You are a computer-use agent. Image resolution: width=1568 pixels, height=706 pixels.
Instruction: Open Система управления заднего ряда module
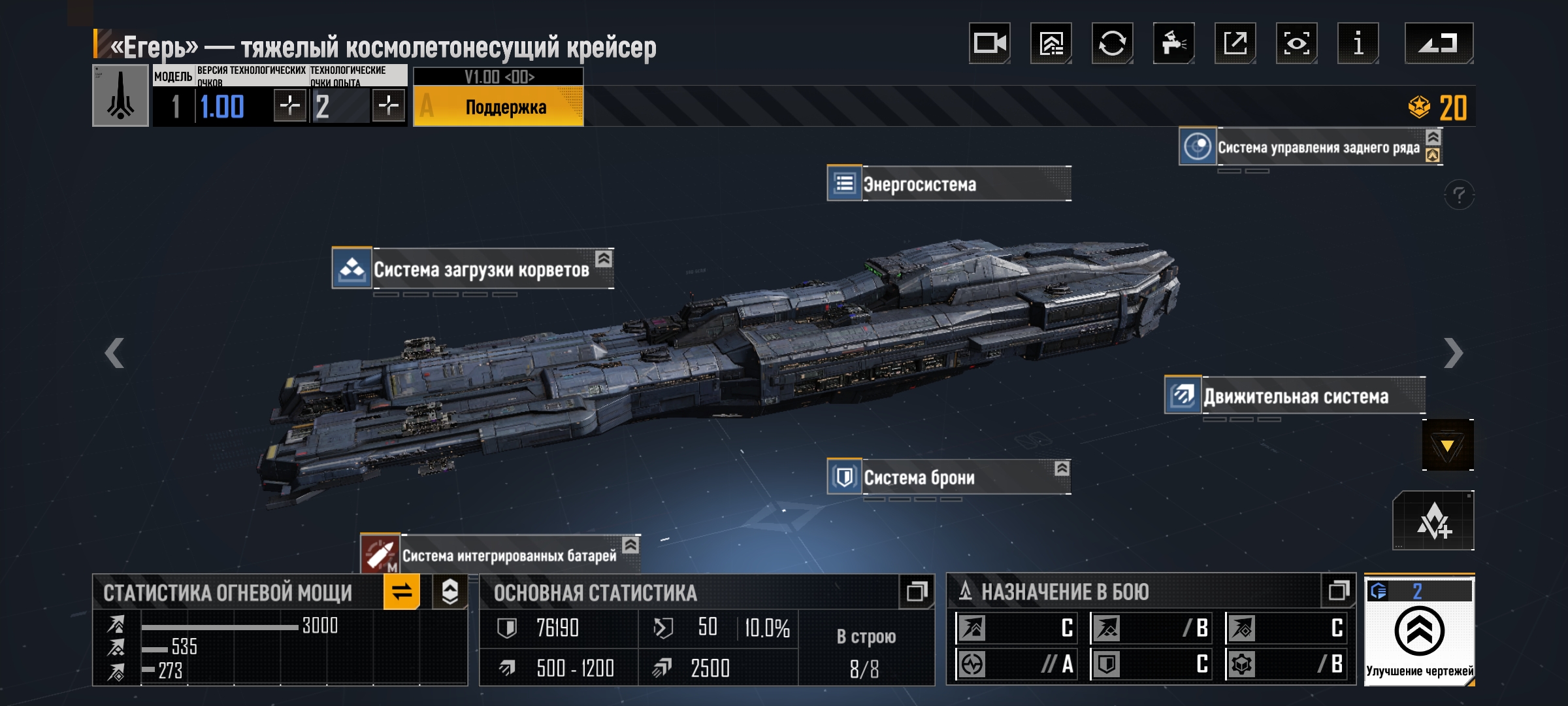pos(1310,147)
